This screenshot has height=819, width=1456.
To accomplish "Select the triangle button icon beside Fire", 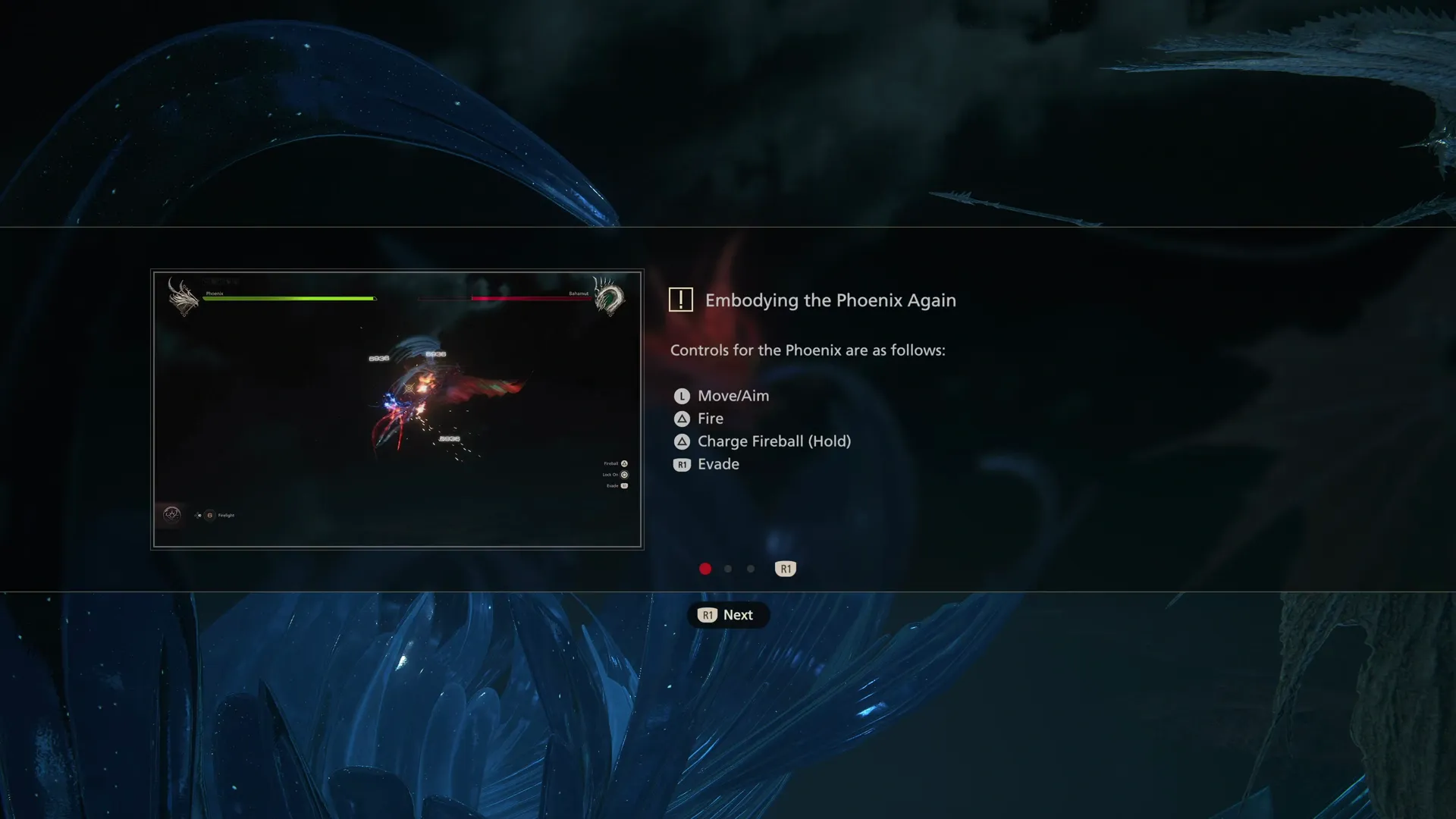I will (x=681, y=418).
